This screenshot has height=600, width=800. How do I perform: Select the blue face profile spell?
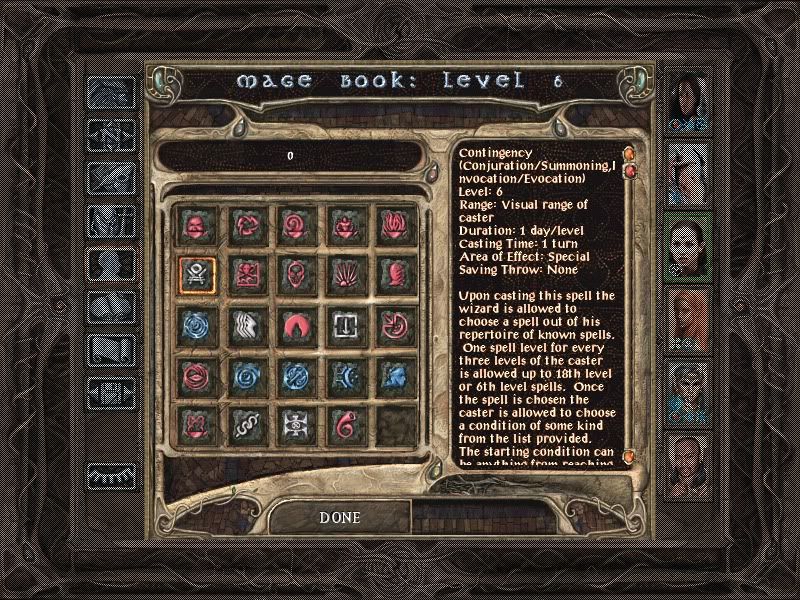point(391,373)
